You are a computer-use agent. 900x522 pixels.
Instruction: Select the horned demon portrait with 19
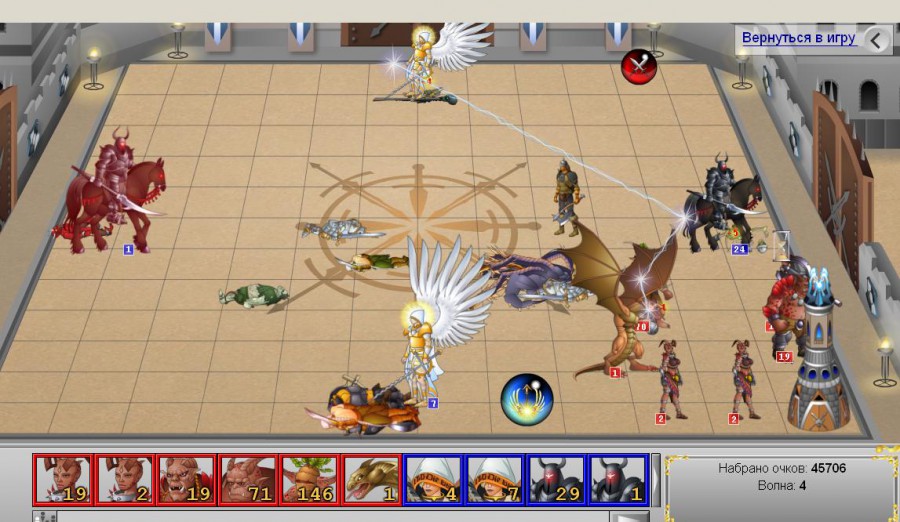click(62, 479)
